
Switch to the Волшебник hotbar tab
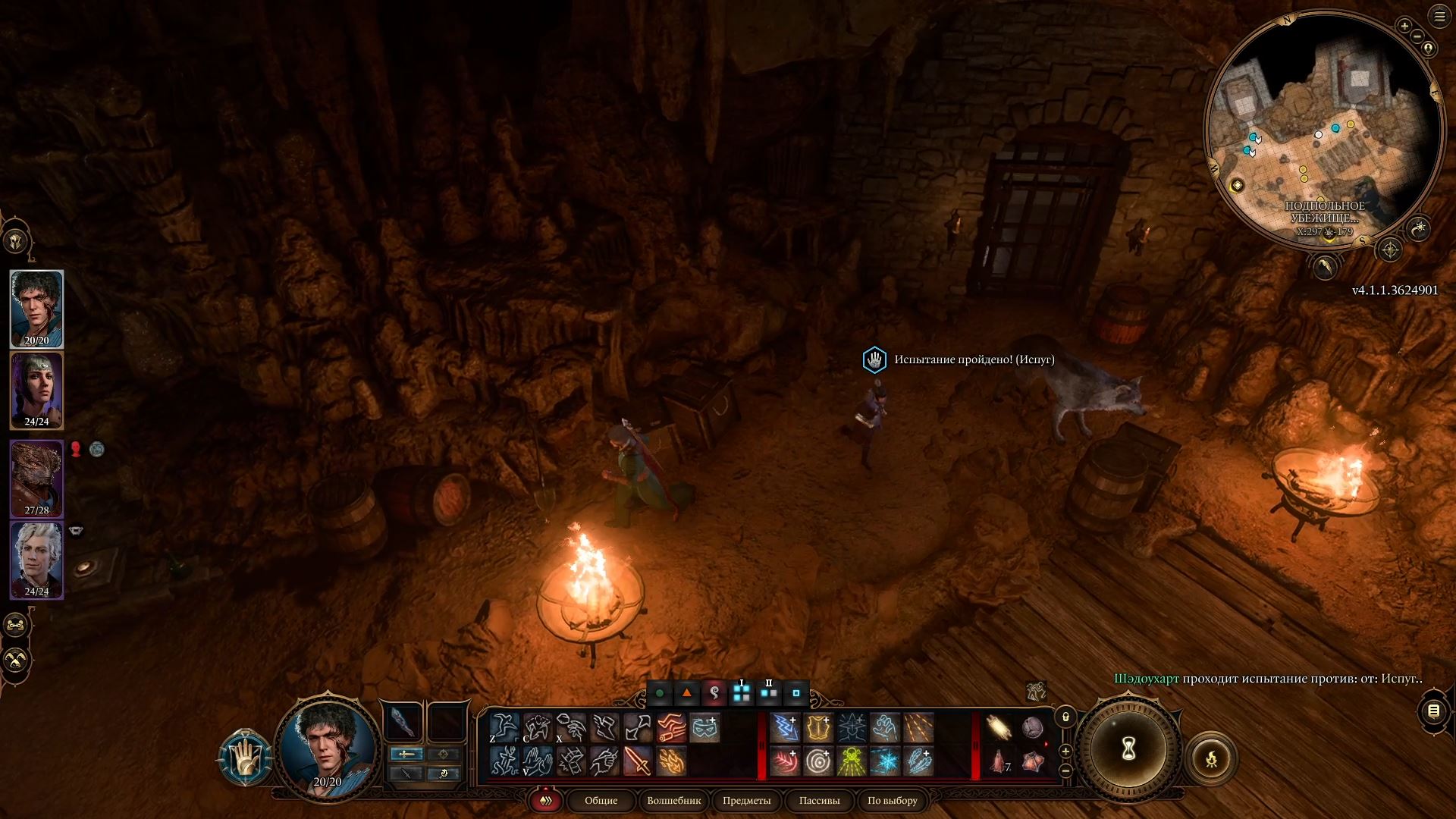[673, 801]
